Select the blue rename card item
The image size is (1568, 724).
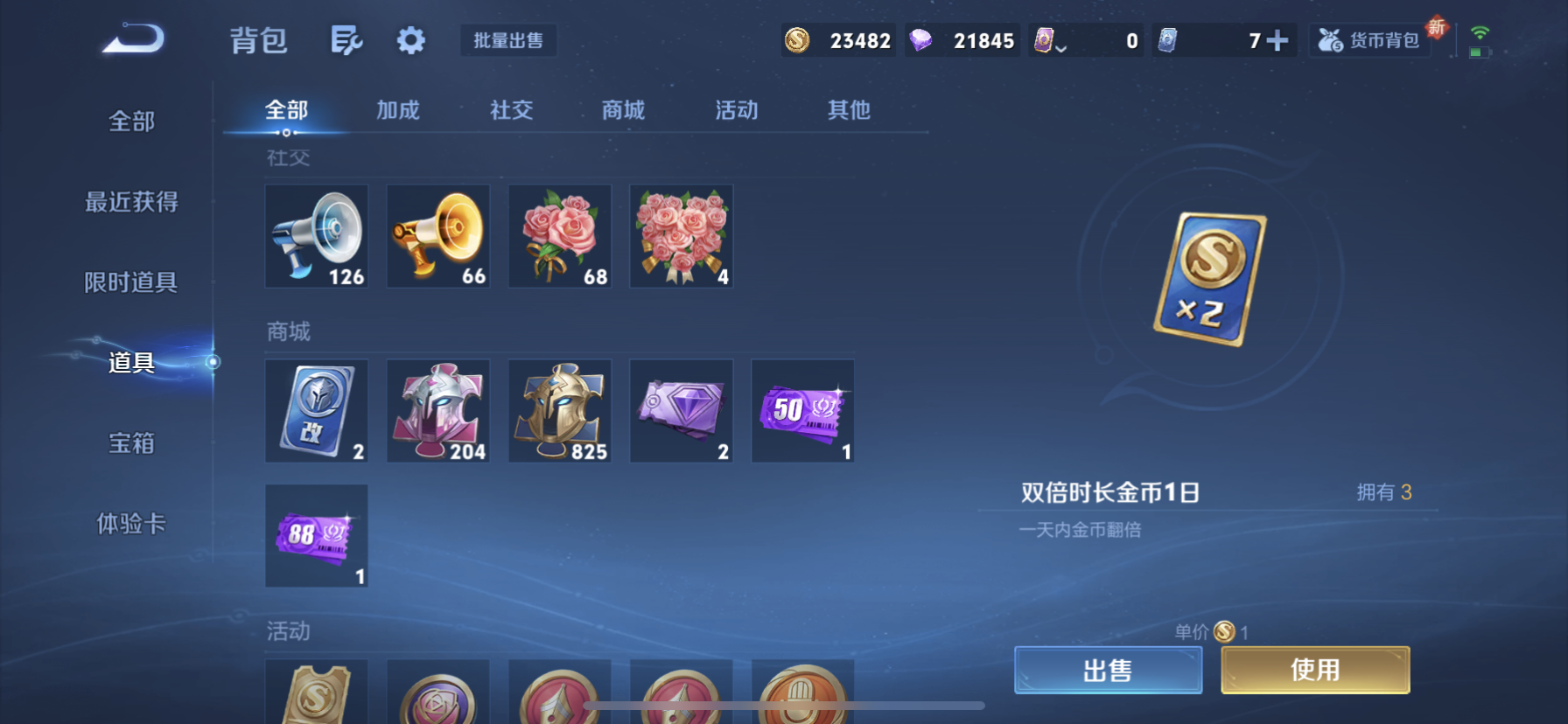316,410
